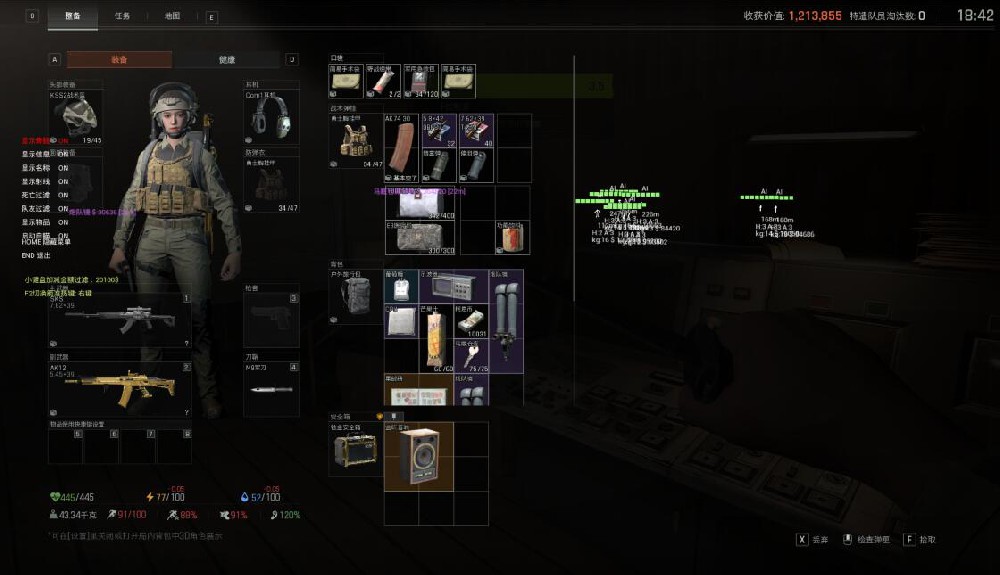Select the loudspeaker item in secure container
1000x575 pixels.
(418, 456)
